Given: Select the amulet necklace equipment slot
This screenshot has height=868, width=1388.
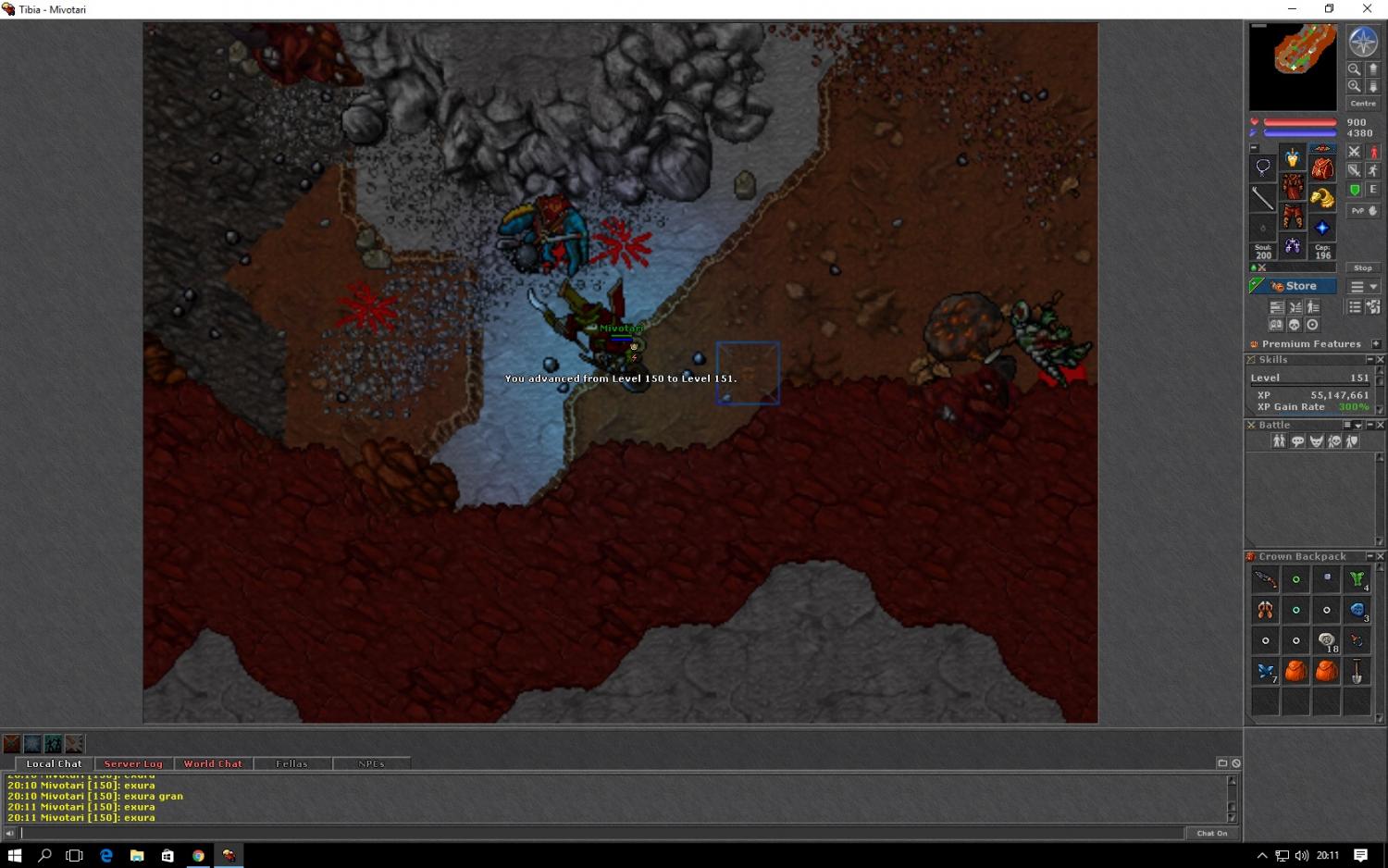Looking at the screenshot, I should click(x=1262, y=167).
